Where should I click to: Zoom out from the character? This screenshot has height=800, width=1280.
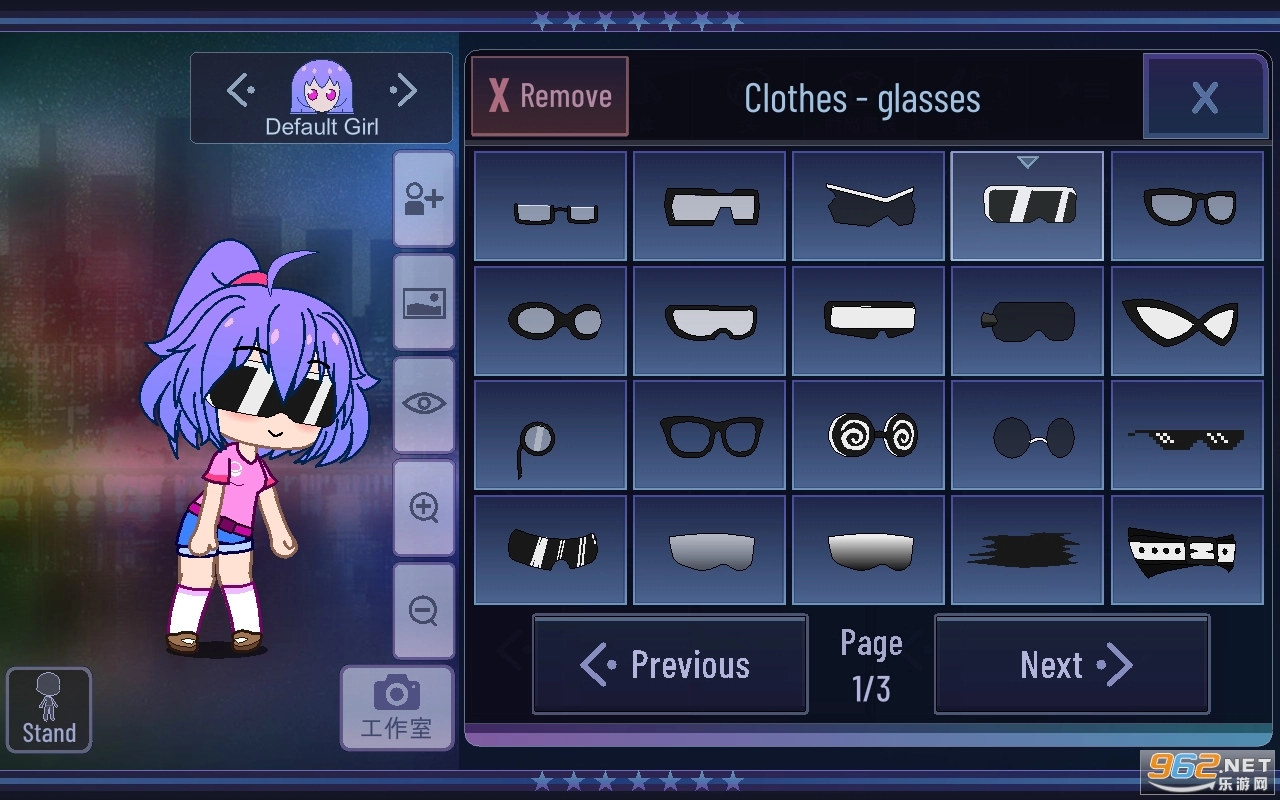tap(423, 611)
